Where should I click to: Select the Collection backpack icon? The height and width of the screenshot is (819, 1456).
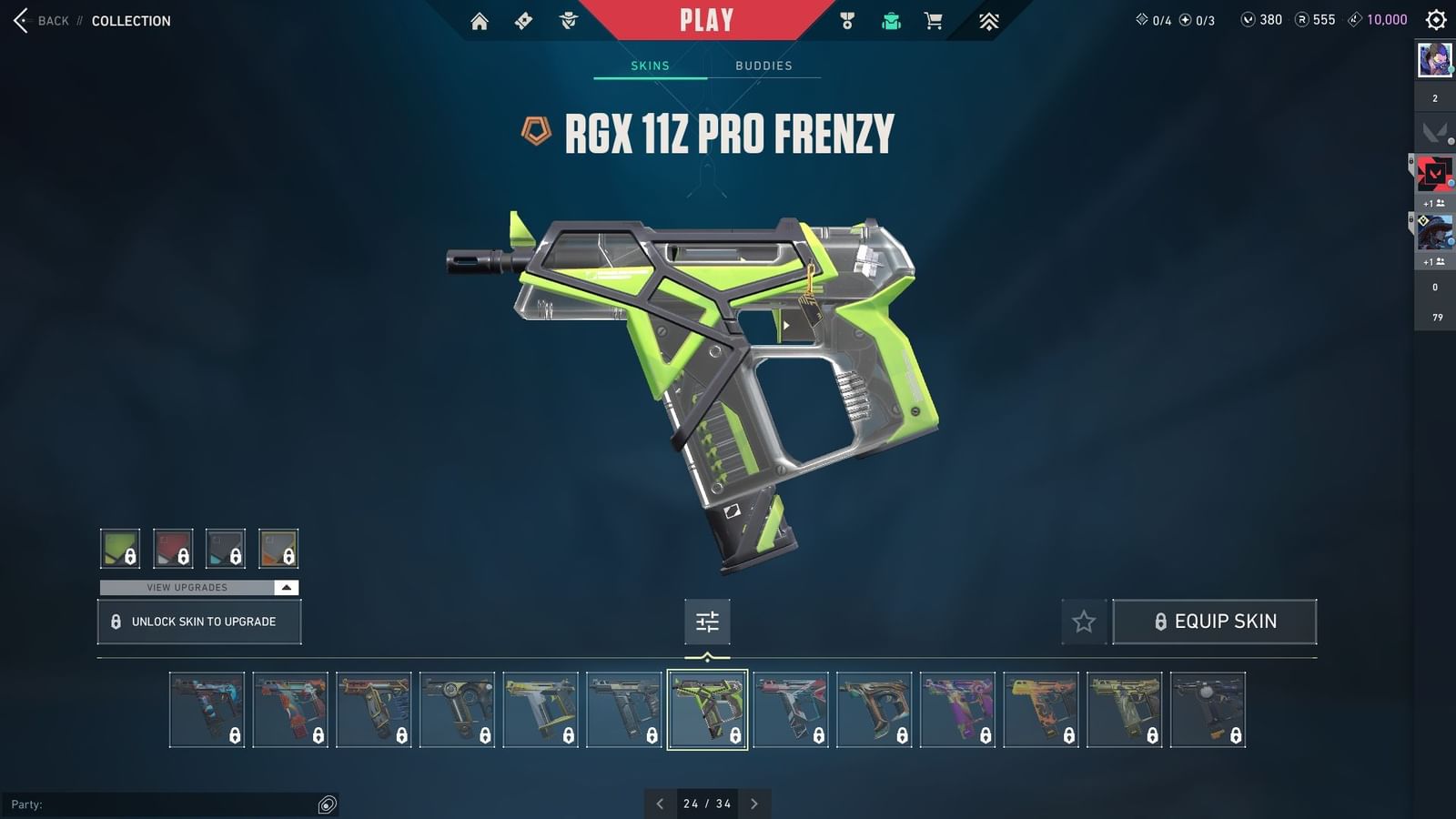click(890, 19)
